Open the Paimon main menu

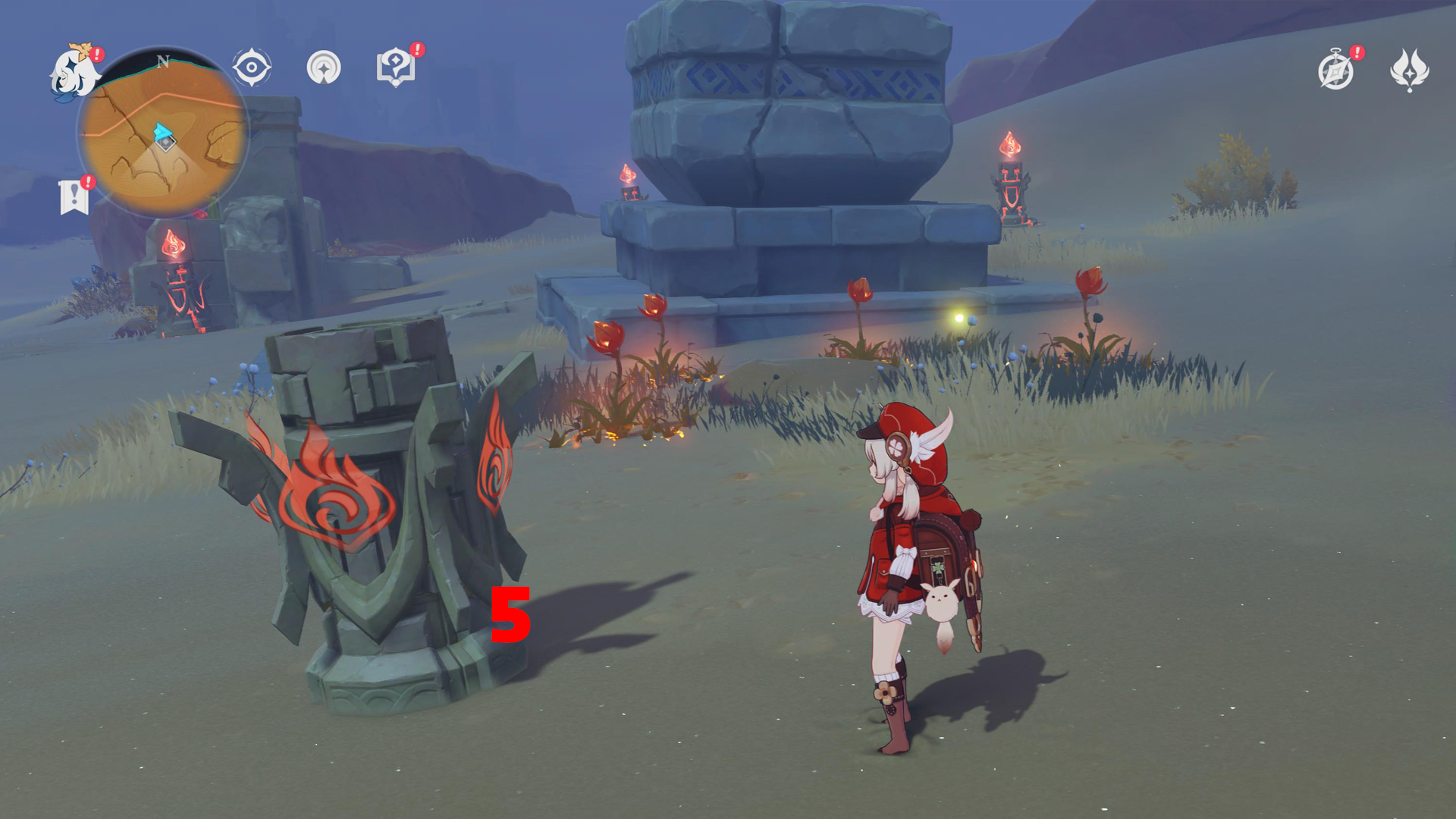72,72
